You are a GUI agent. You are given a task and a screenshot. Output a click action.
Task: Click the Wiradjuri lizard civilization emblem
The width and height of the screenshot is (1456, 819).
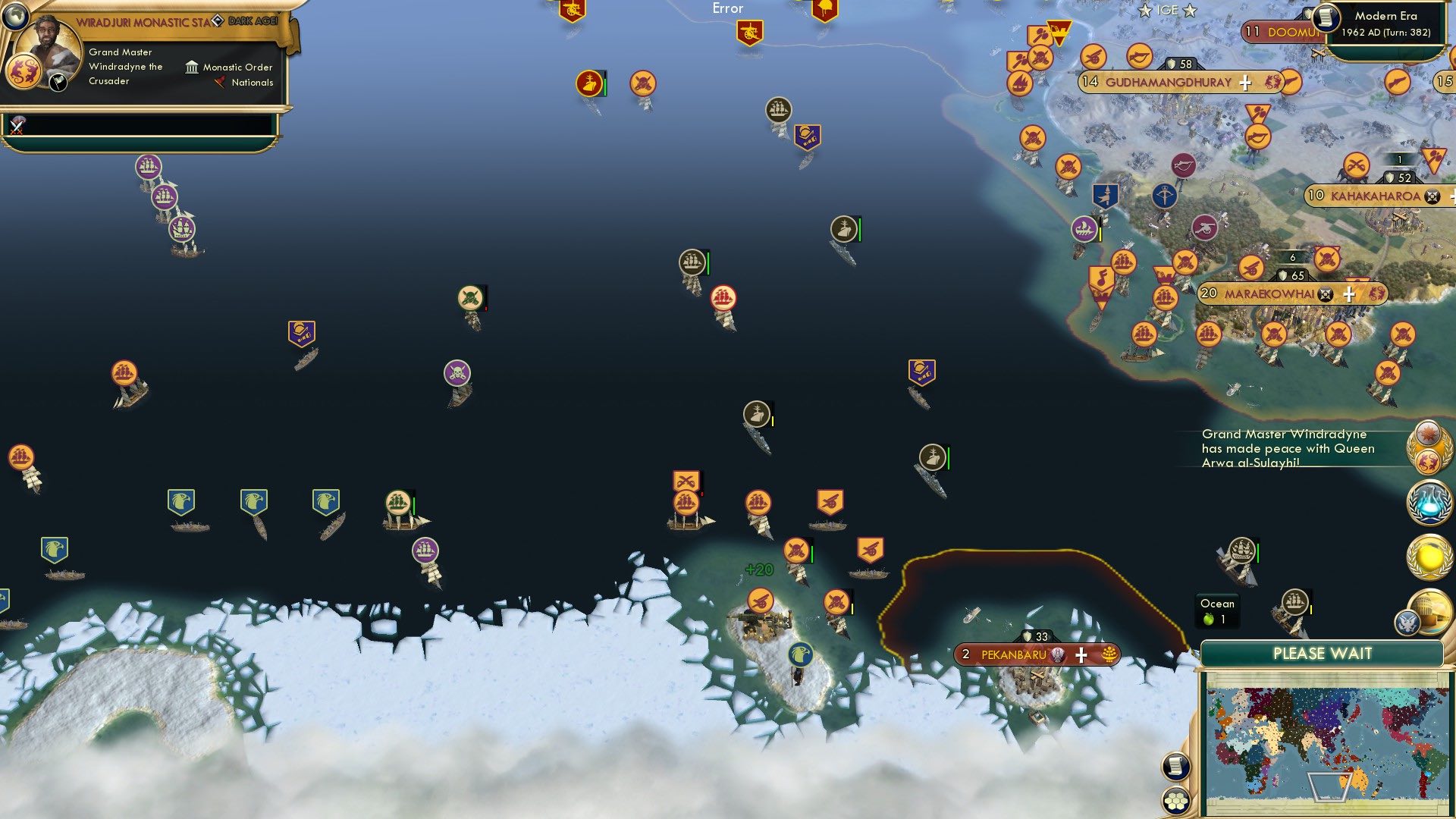tap(24, 71)
